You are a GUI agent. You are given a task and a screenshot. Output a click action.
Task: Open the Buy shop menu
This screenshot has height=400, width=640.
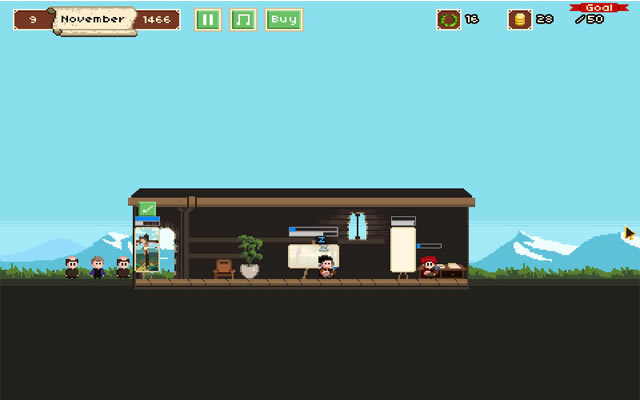(x=284, y=19)
